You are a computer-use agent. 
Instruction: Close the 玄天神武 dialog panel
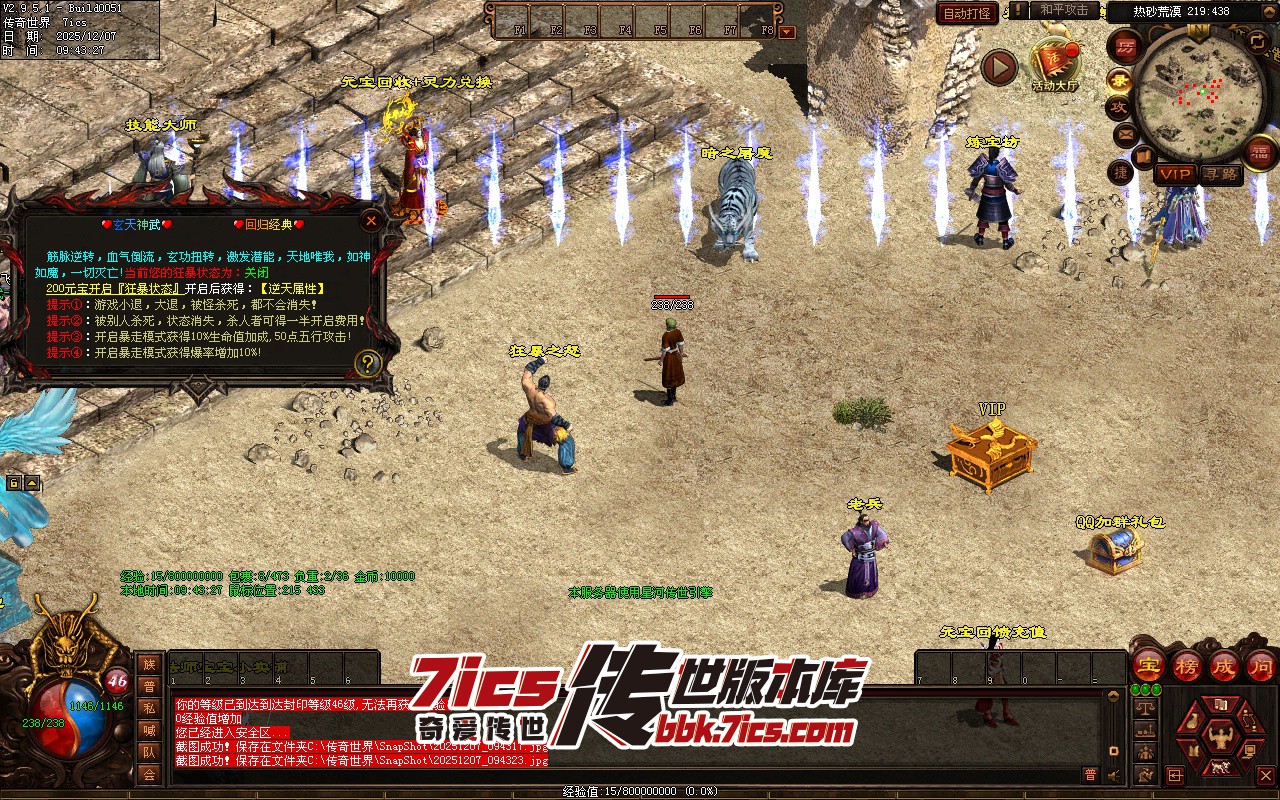point(371,220)
